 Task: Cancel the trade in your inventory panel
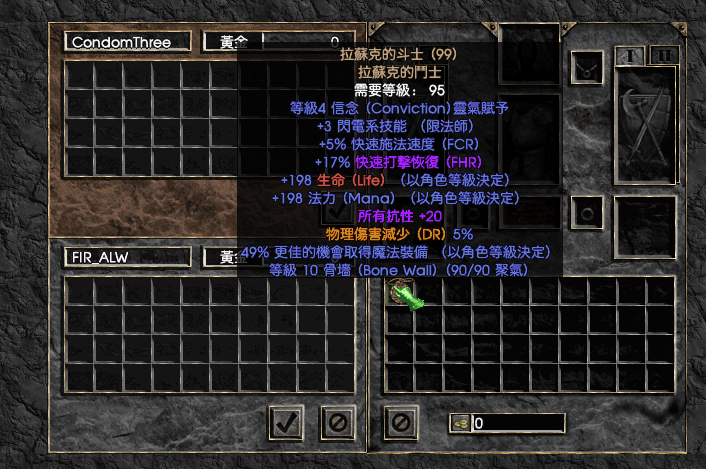pyautogui.click(x=401, y=422)
